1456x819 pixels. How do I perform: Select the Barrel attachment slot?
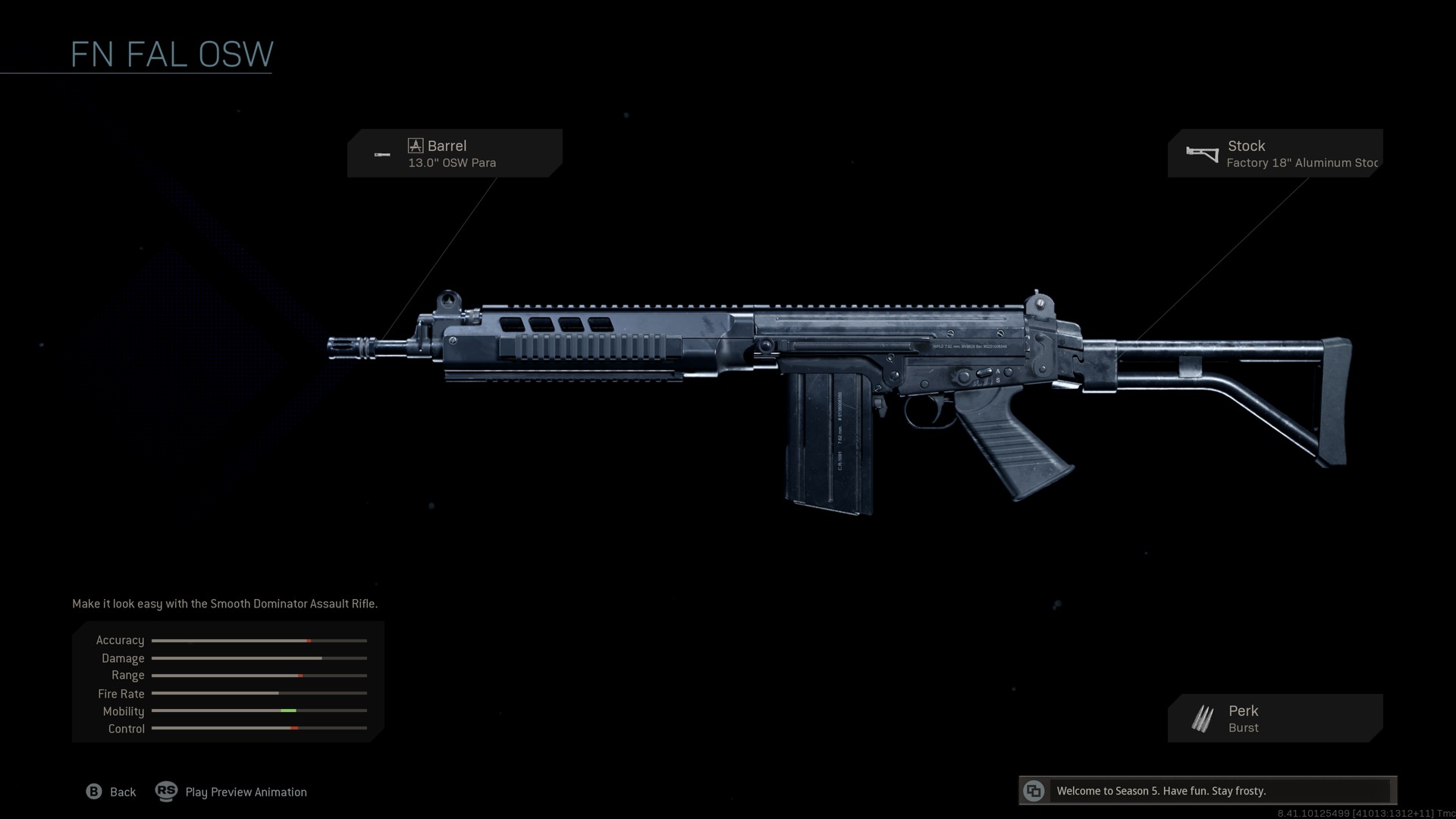pyautogui.click(x=454, y=153)
